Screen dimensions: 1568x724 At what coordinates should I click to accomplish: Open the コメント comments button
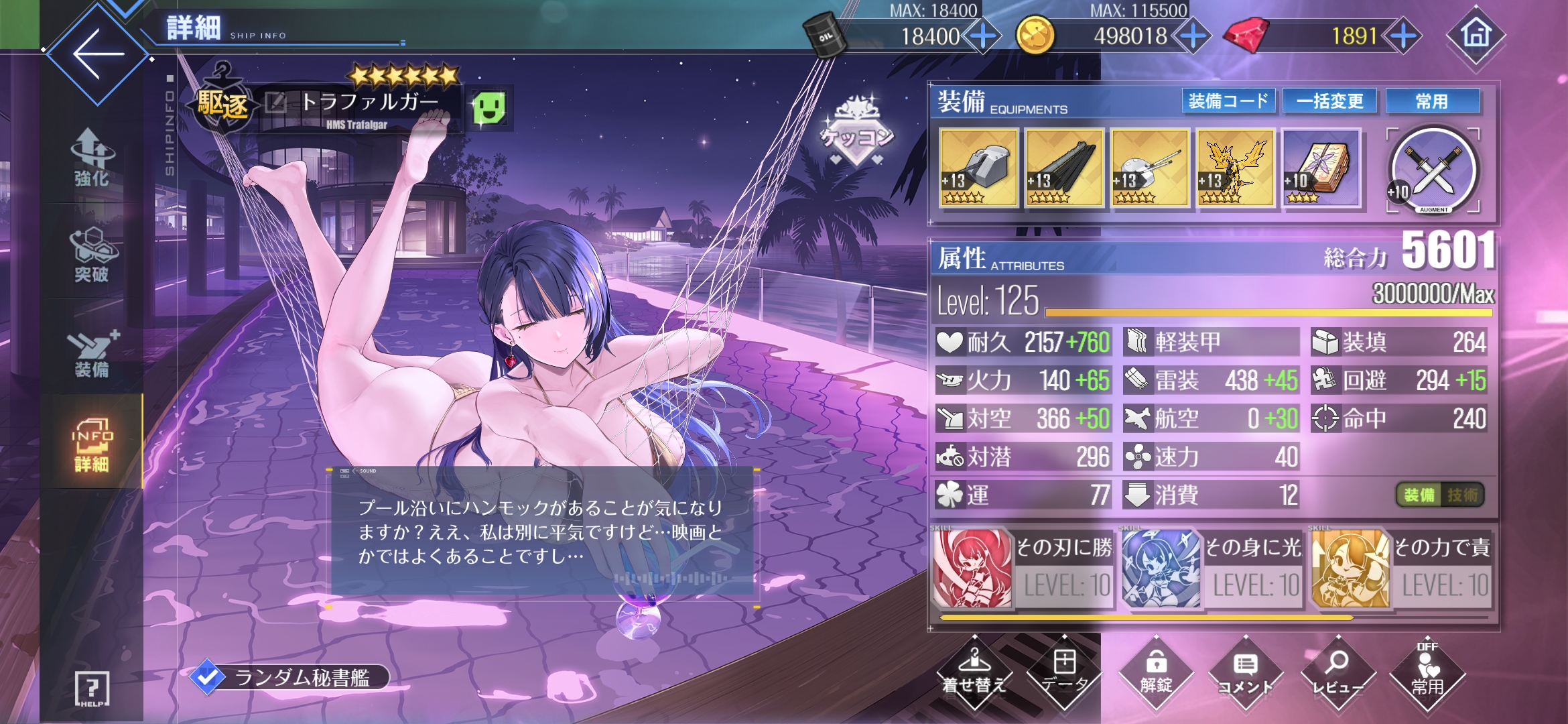click(1245, 672)
